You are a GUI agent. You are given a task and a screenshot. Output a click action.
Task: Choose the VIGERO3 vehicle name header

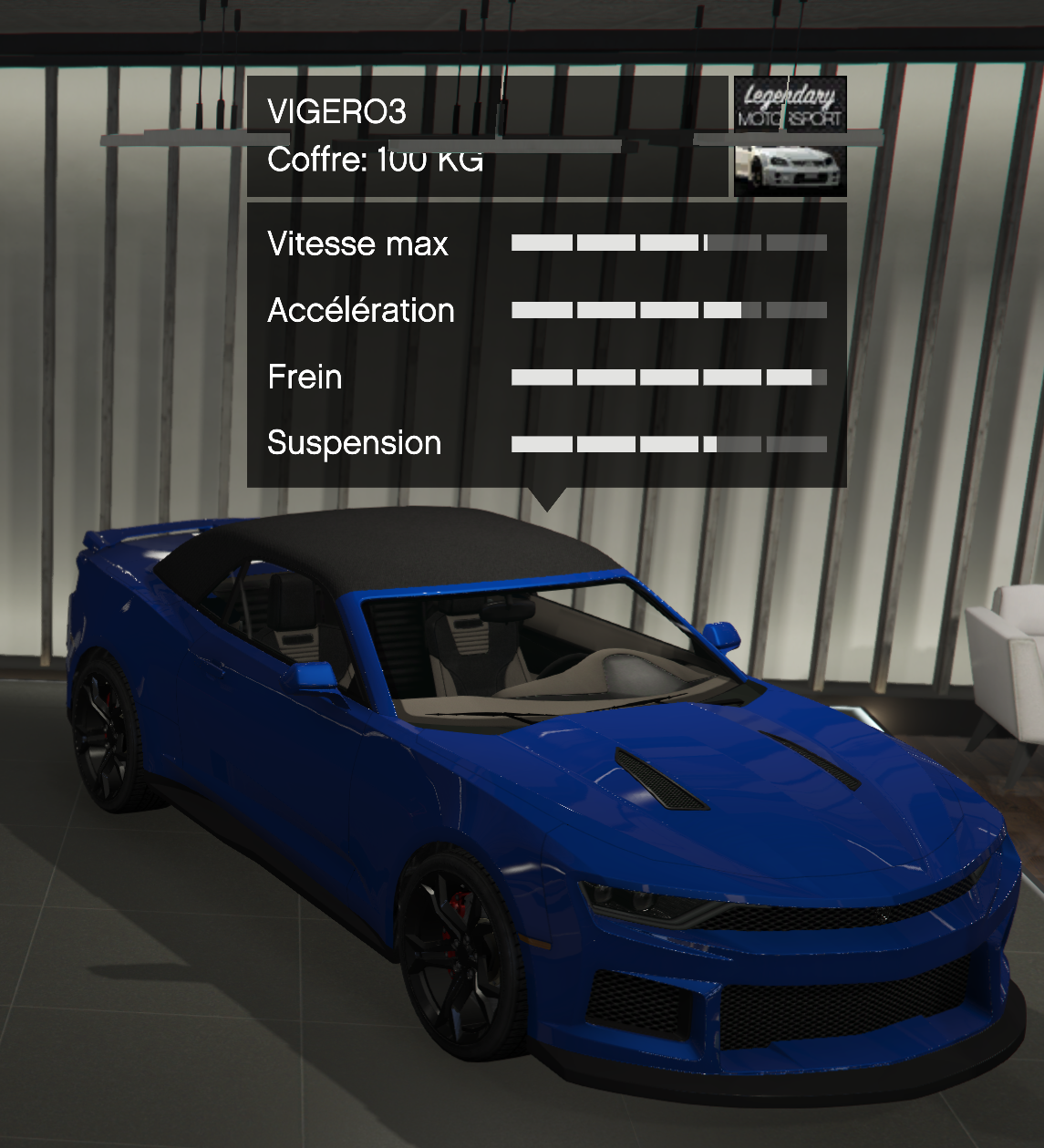336,111
